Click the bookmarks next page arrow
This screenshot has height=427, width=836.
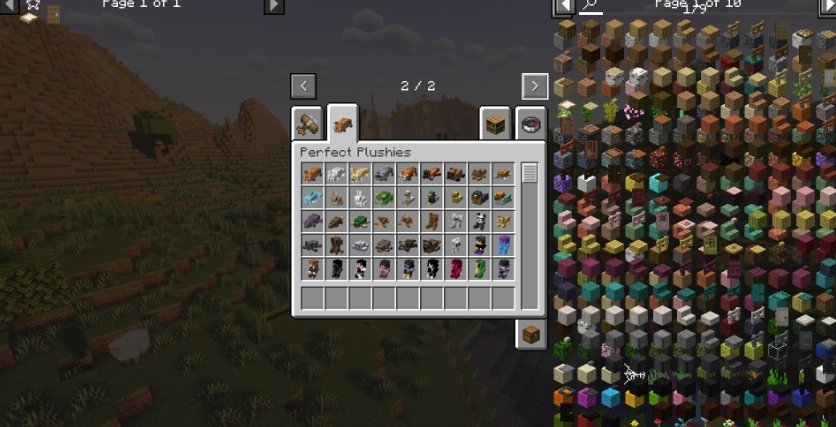point(273,6)
